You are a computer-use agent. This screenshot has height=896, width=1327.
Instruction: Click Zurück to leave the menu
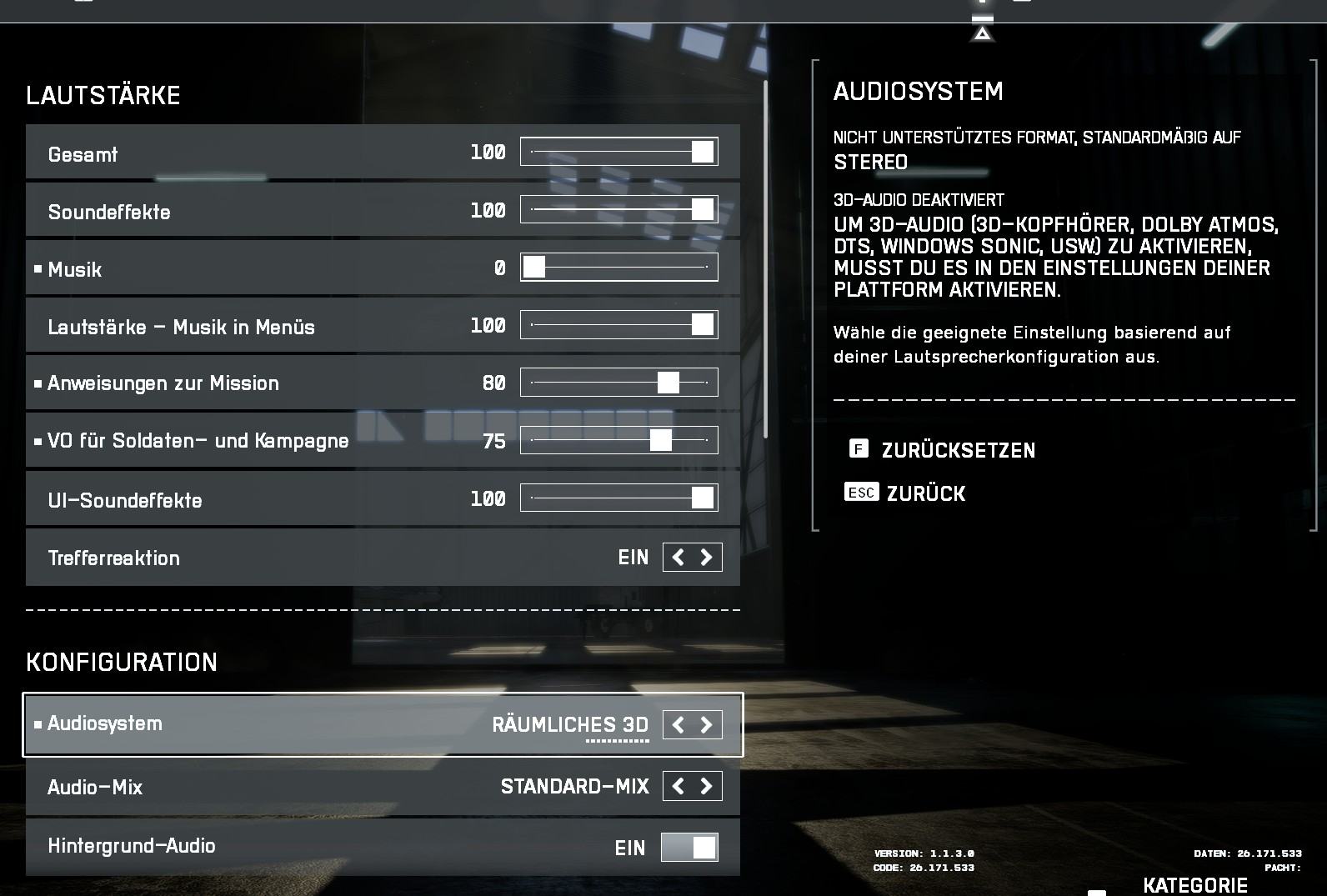[927, 493]
